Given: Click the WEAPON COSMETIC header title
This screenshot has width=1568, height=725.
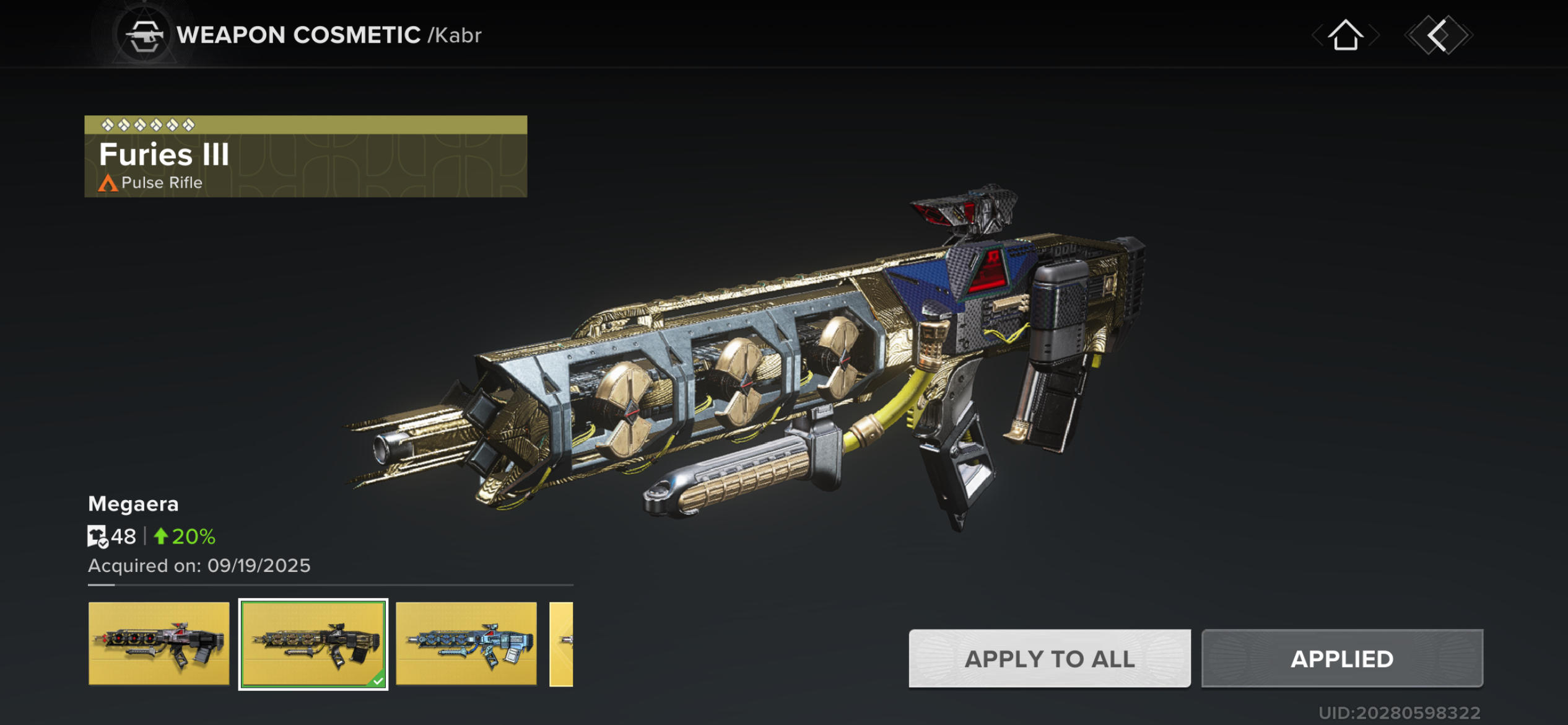Looking at the screenshot, I should 296,34.
